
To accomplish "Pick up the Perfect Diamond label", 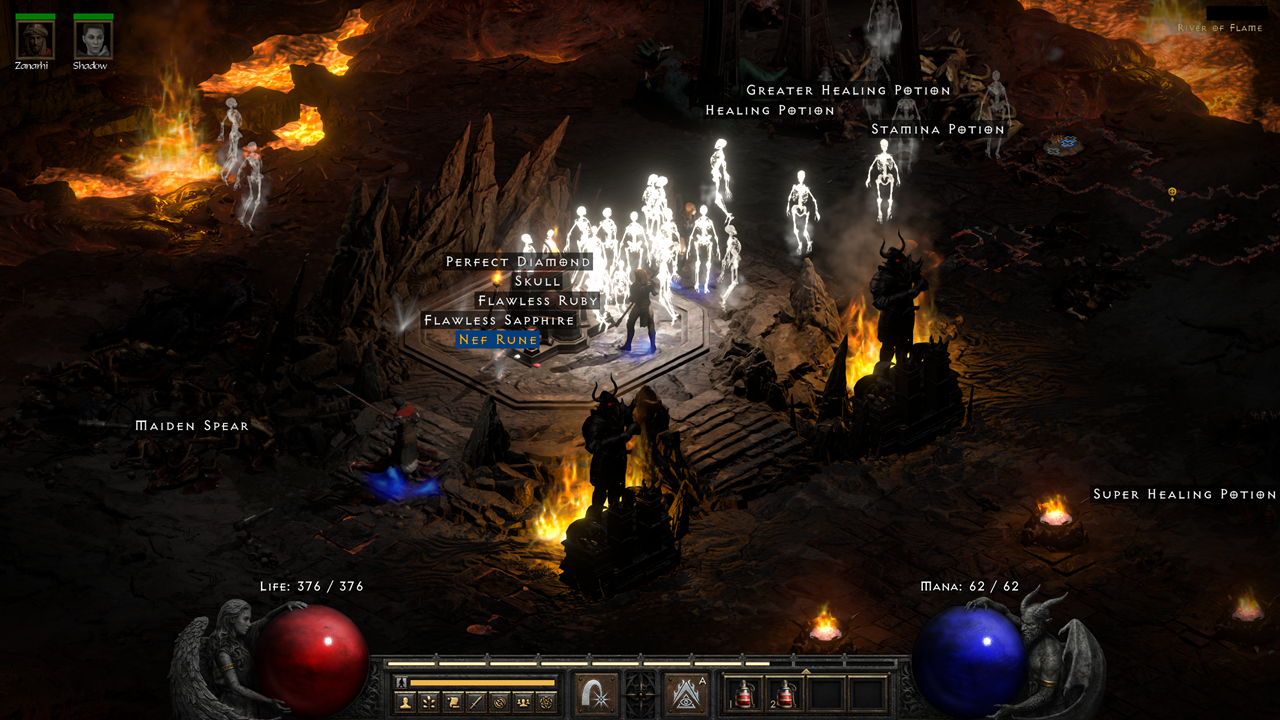I will pyautogui.click(x=518, y=262).
